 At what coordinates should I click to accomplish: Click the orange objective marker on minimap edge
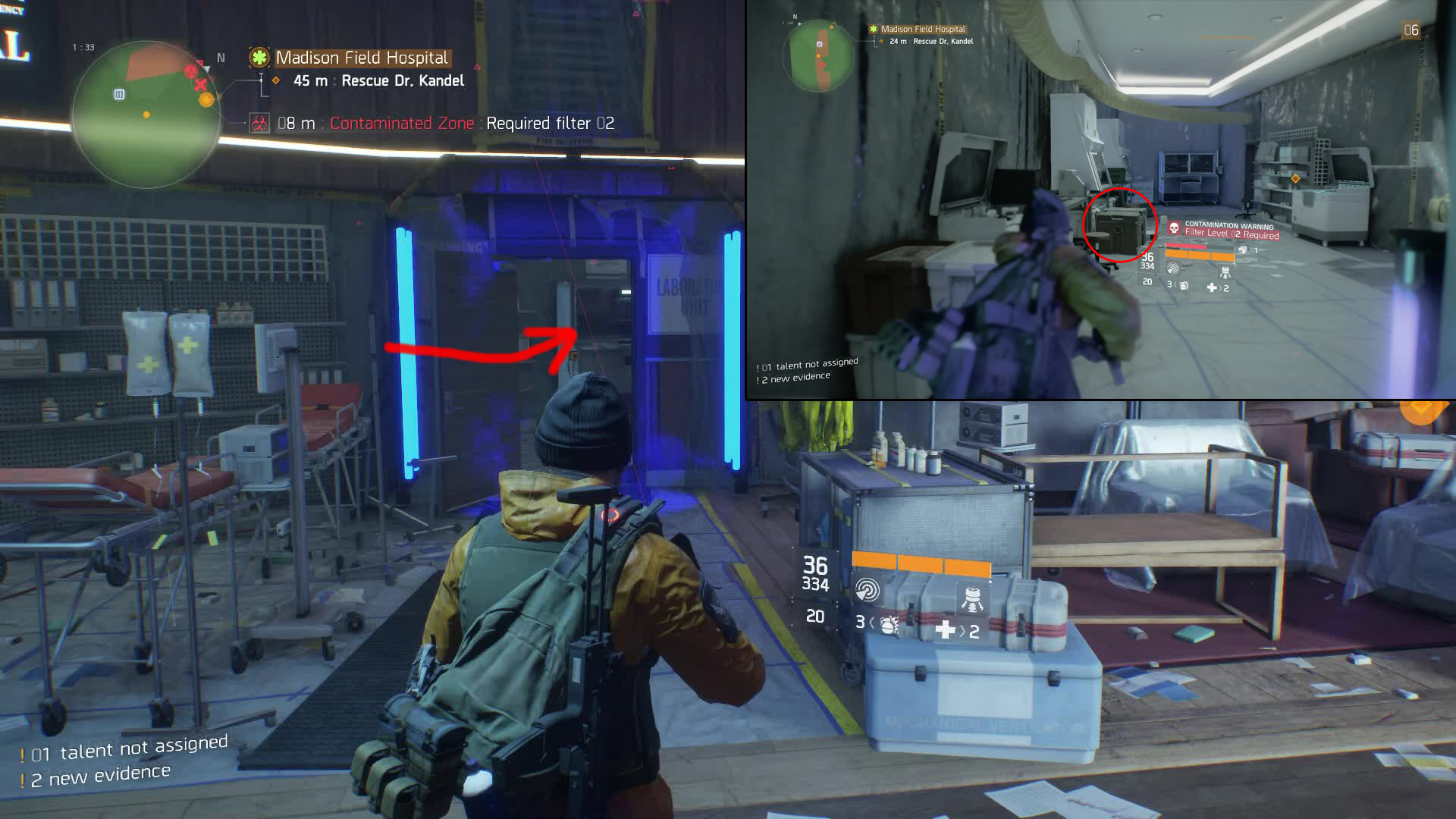(206, 99)
